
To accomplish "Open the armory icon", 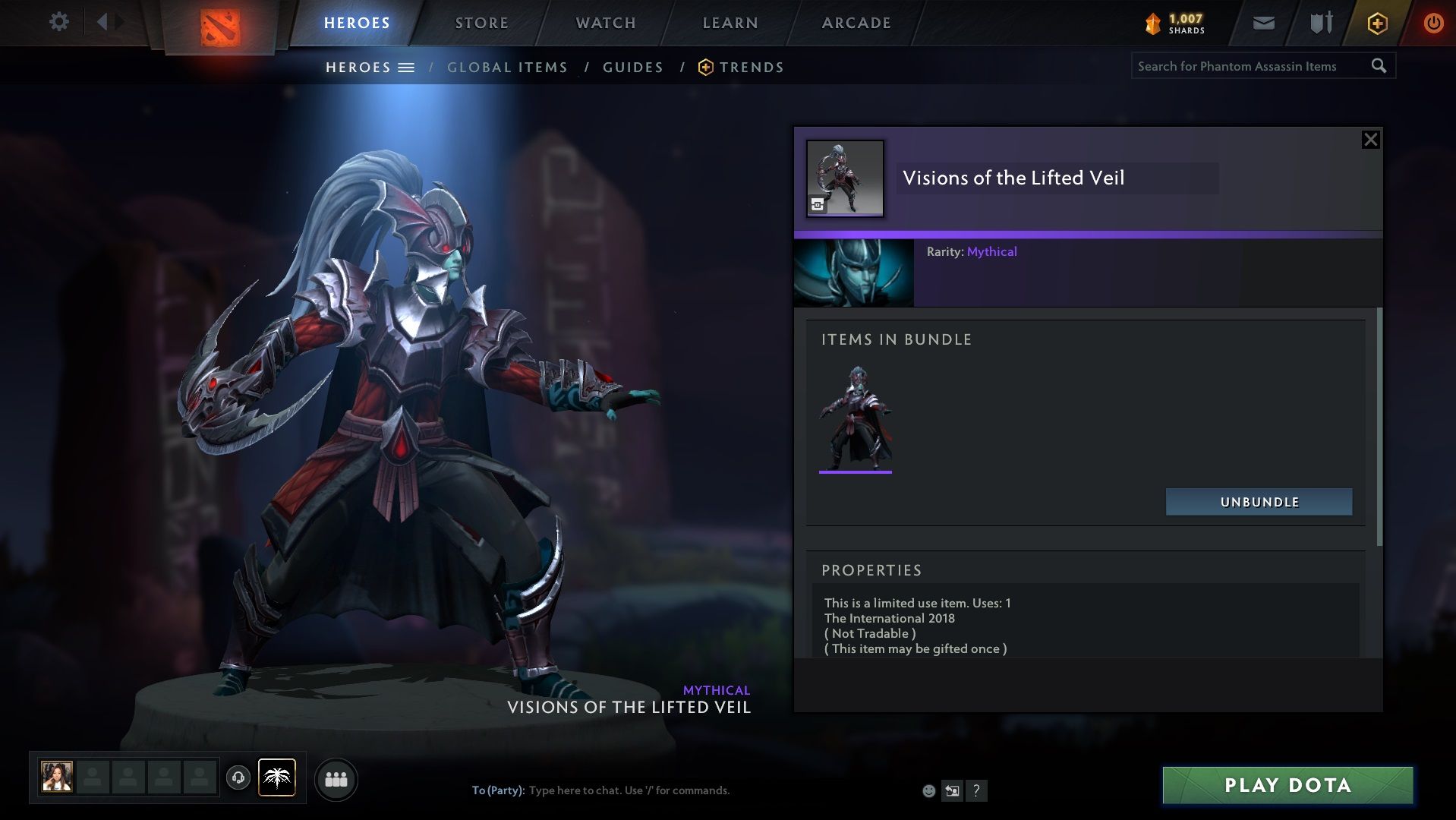I will click(x=1321, y=23).
